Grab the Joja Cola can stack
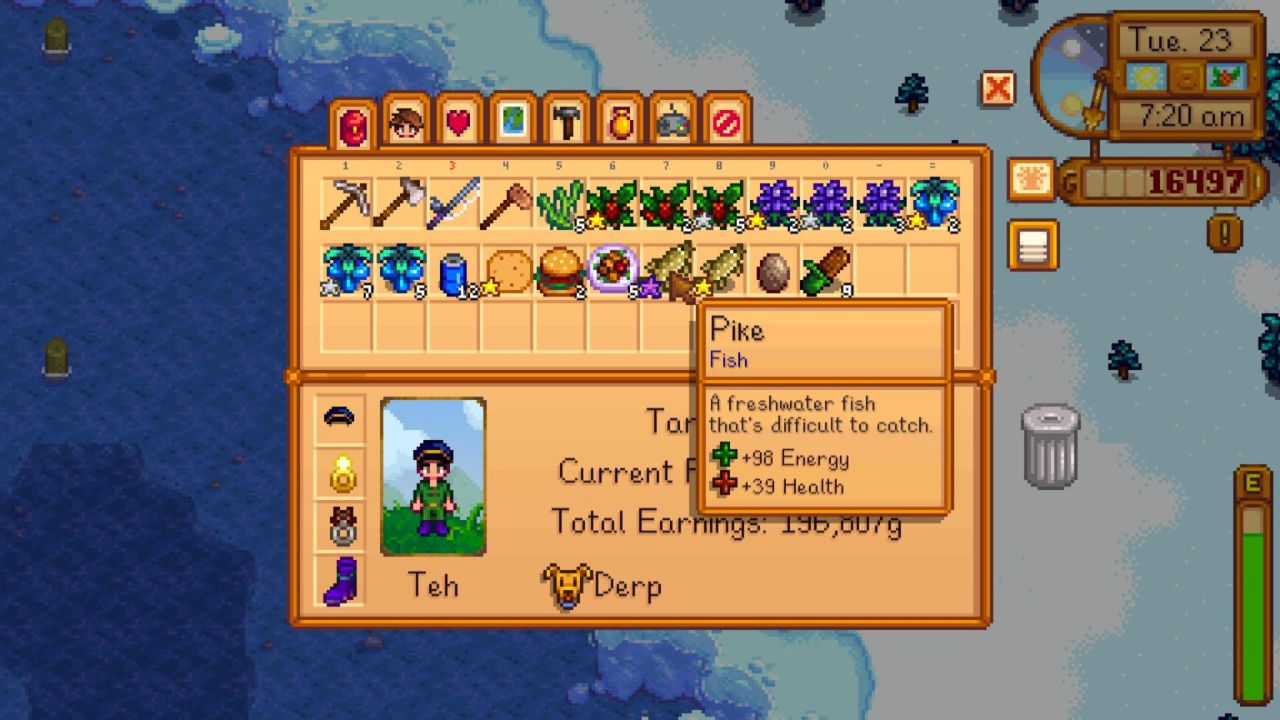The width and height of the screenshot is (1280, 720). click(x=453, y=272)
